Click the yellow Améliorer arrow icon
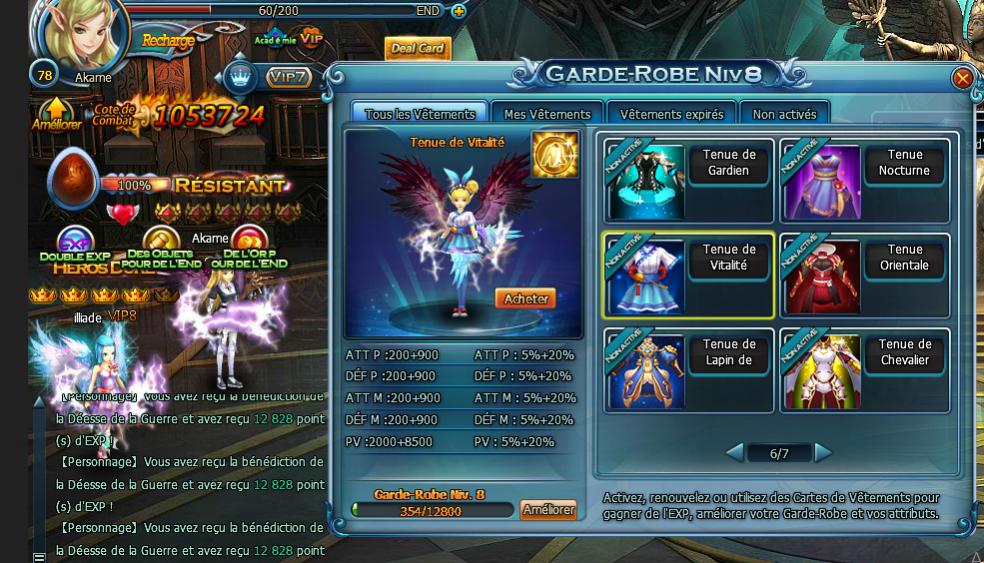Screen dimensions: 984x563 click(56, 113)
